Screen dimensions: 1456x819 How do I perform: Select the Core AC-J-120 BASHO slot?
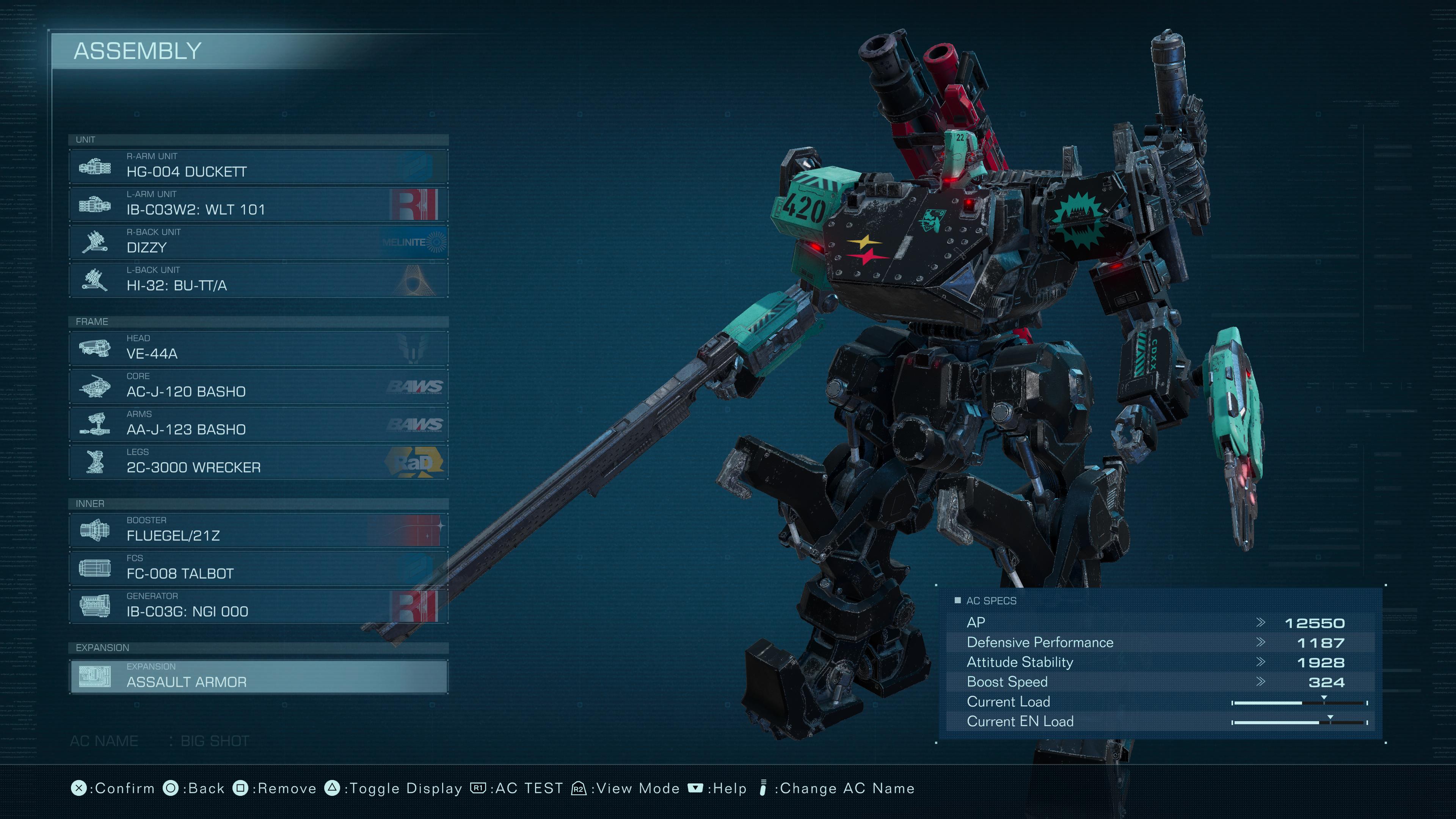click(258, 386)
